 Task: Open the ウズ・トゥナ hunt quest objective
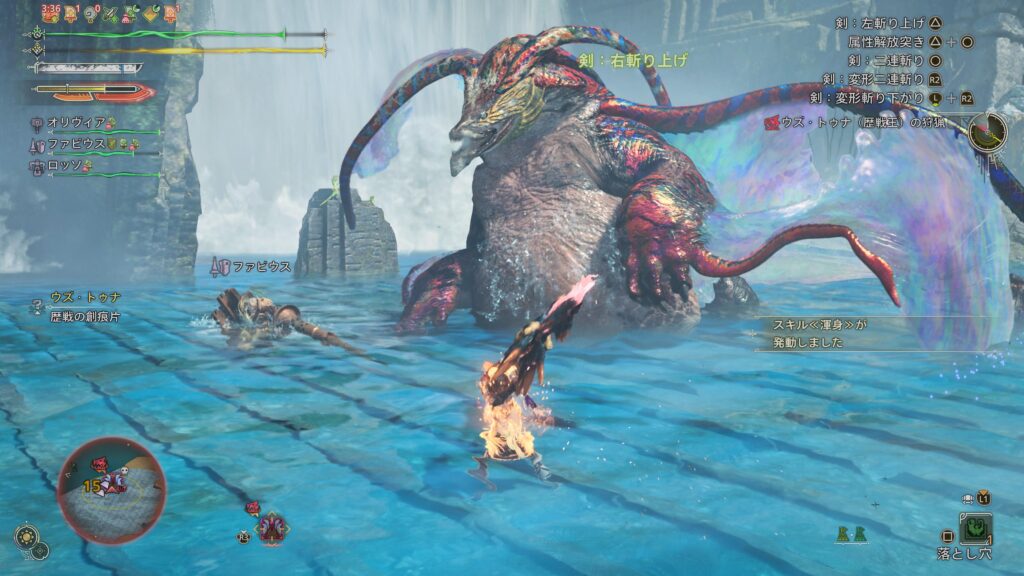tap(864, 122)
